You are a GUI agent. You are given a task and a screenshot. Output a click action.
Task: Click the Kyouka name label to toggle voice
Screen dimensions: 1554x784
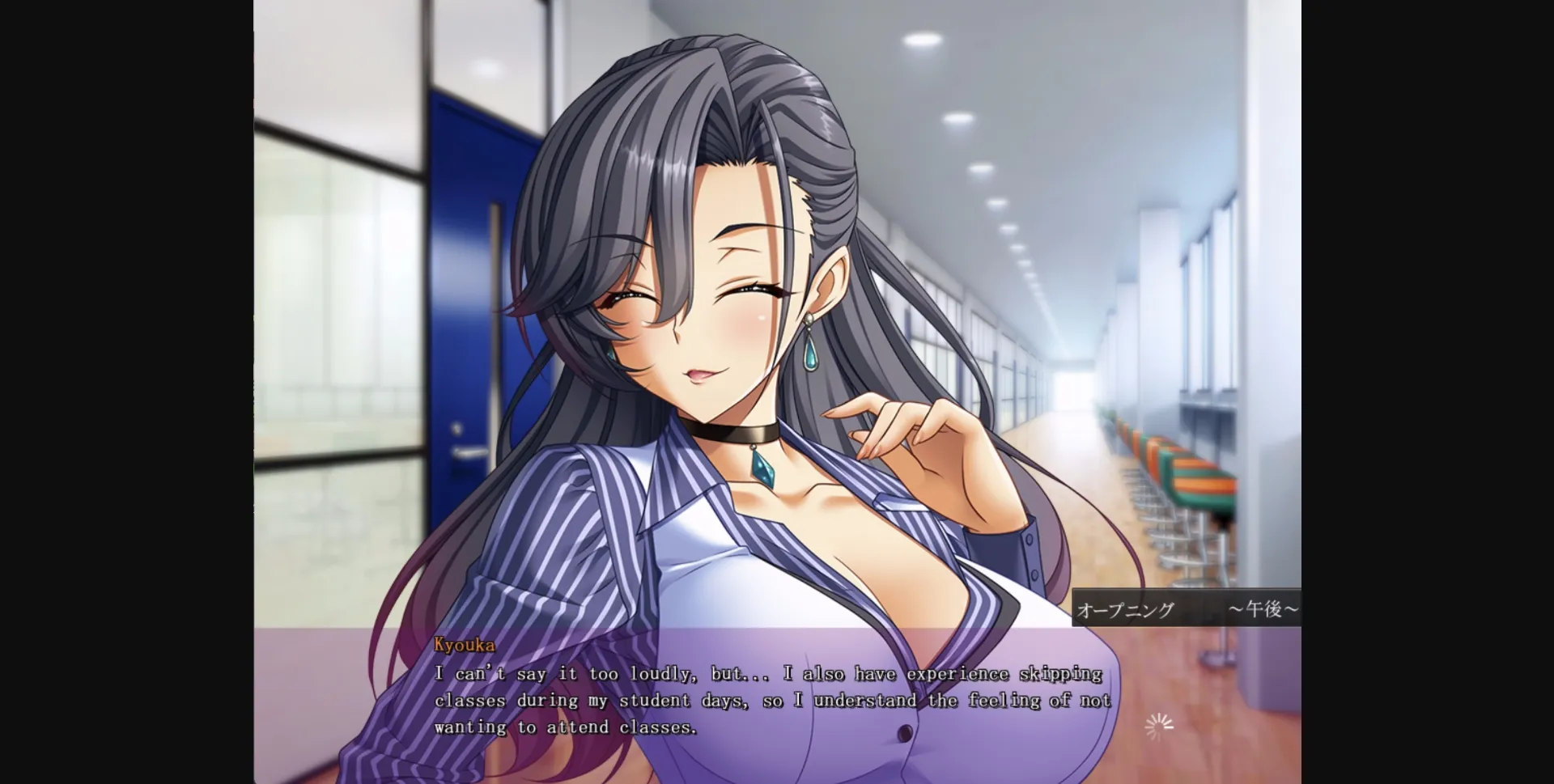464,646
